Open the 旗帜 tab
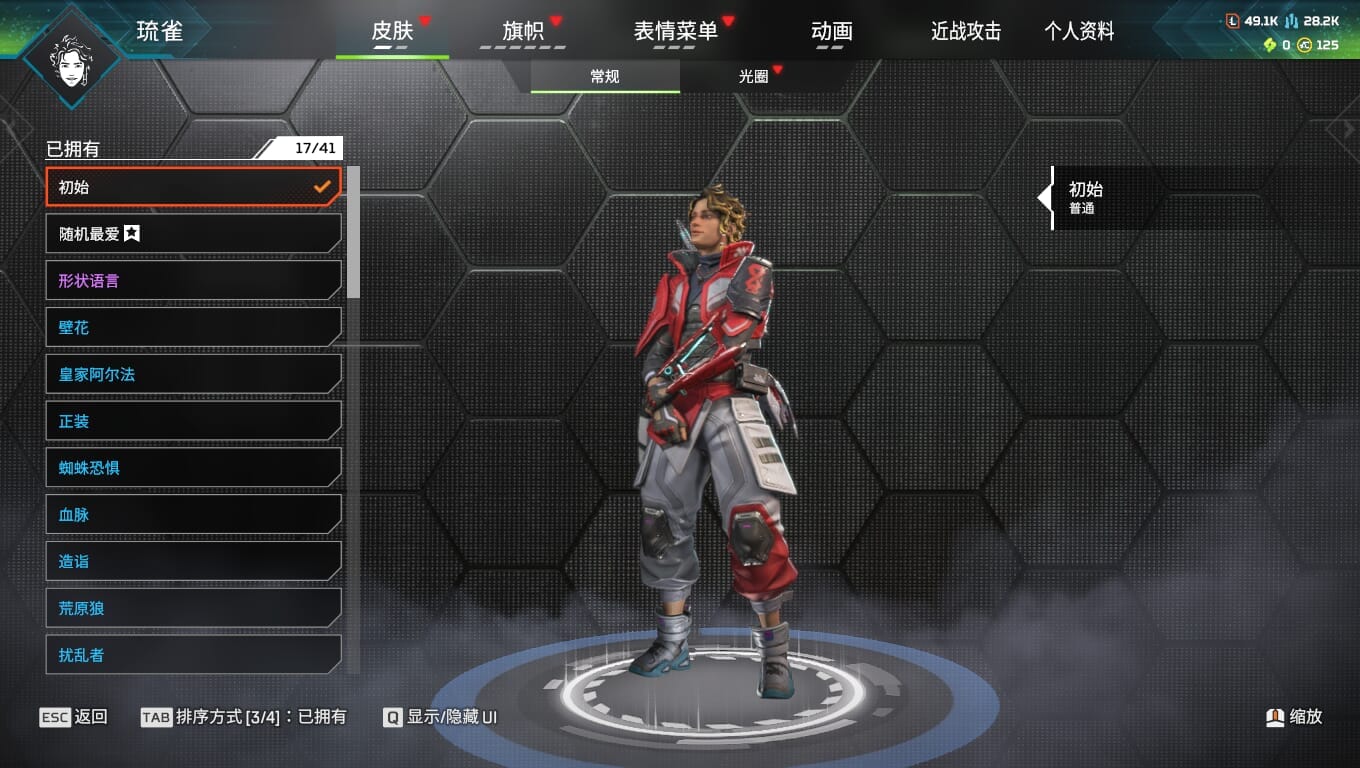This screenshot has width=1360, height=768. click(x=523, y=31)
